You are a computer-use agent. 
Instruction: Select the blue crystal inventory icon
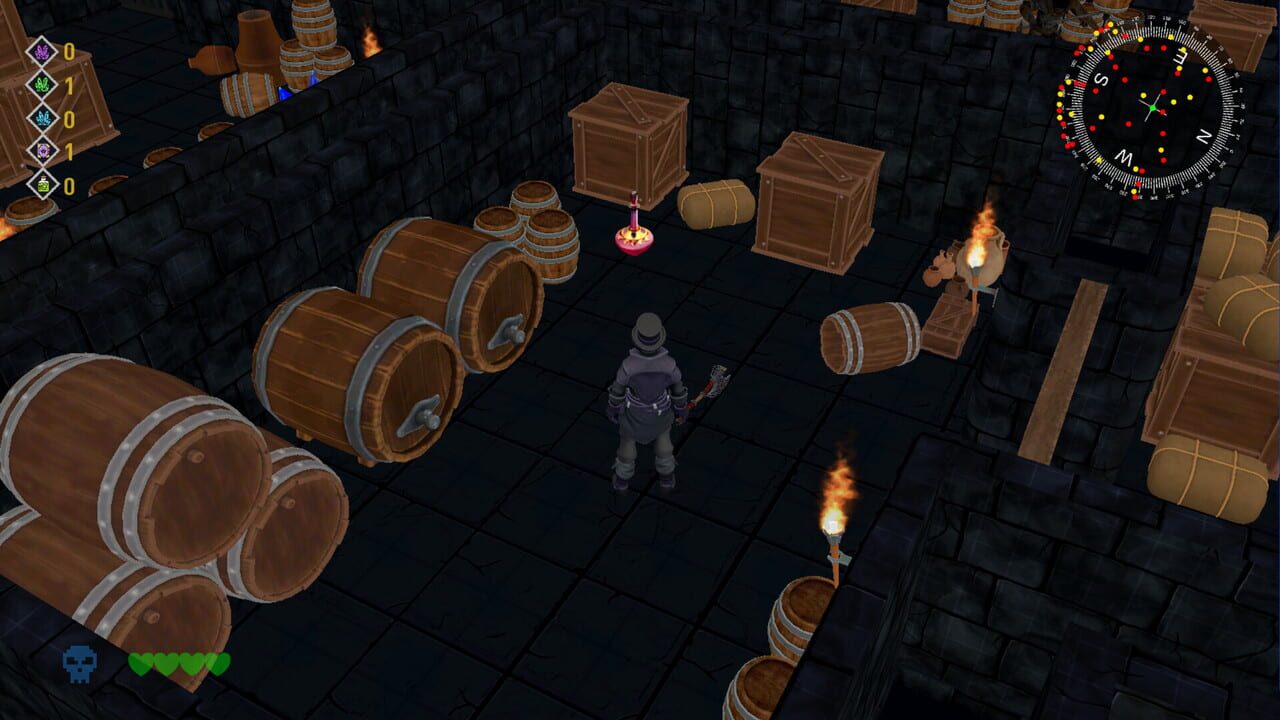[43, 117]
